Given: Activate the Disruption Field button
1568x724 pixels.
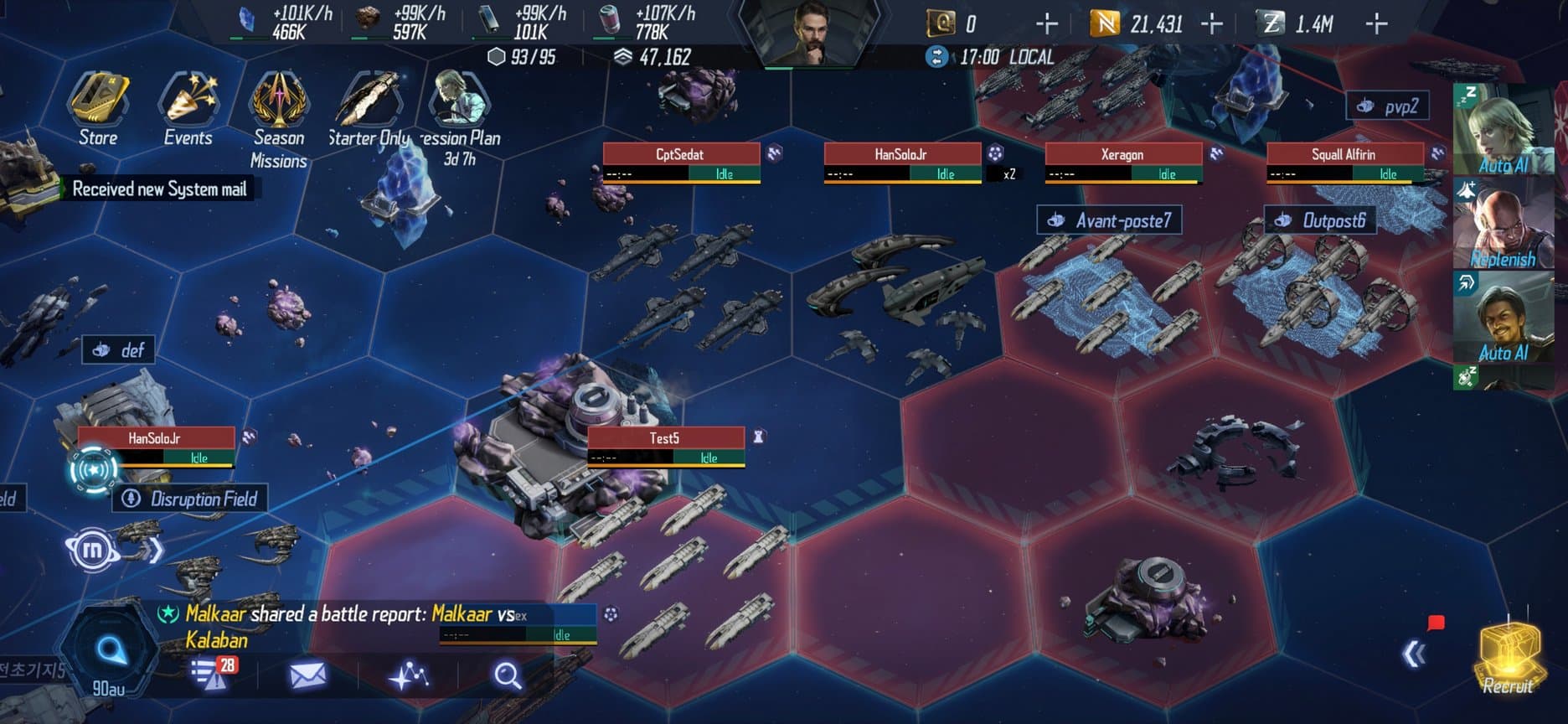Looking at the screenshot, I should (191, 499).
